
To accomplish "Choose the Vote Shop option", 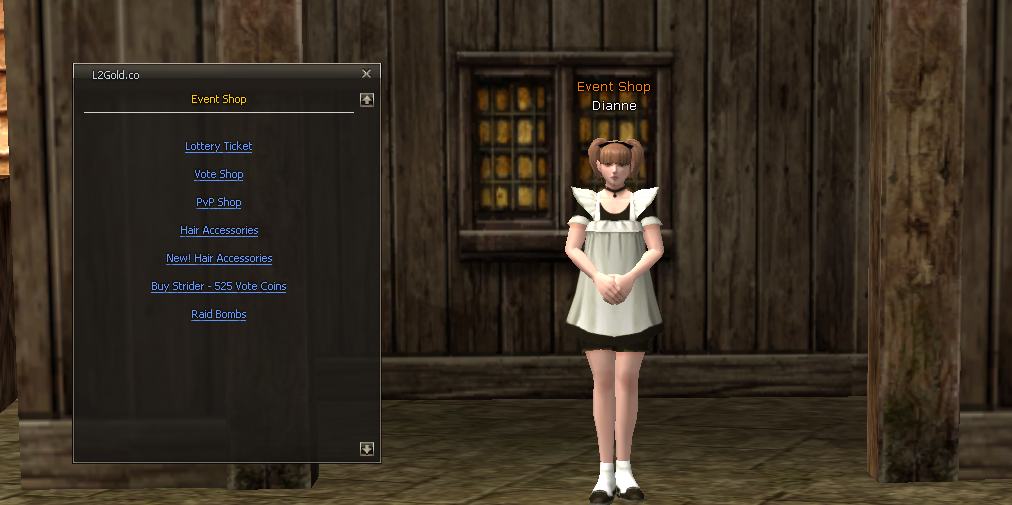I will 218,174.
